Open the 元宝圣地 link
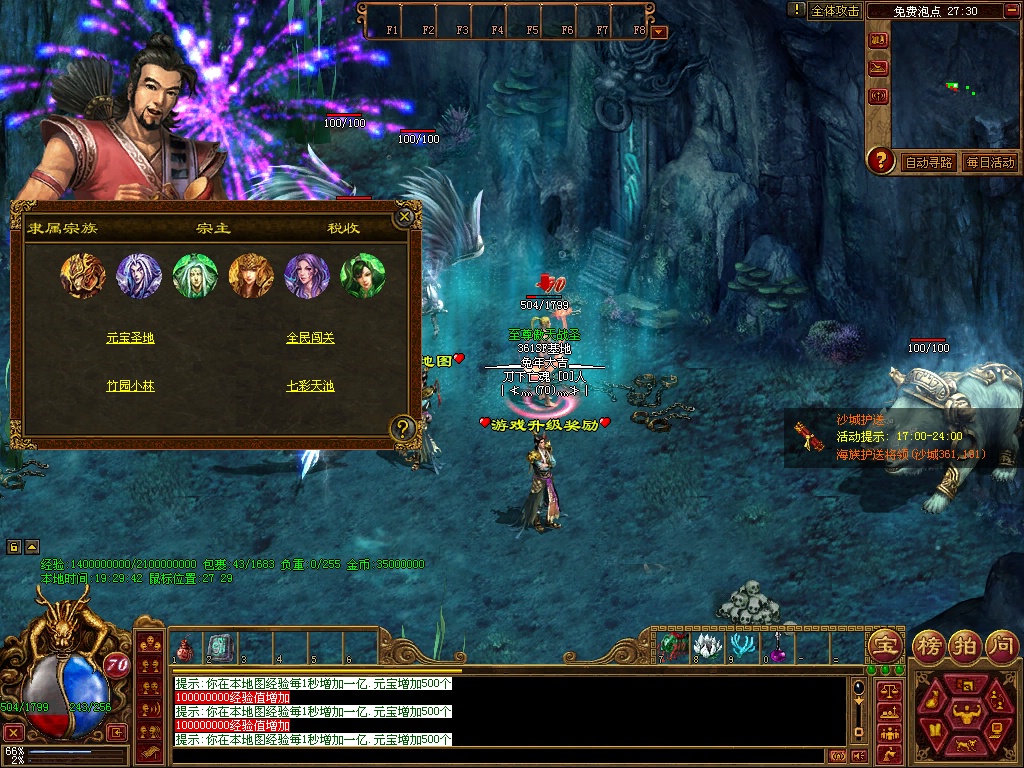Viewport: 1024px width, 768px height. click(x=130, y=339)
